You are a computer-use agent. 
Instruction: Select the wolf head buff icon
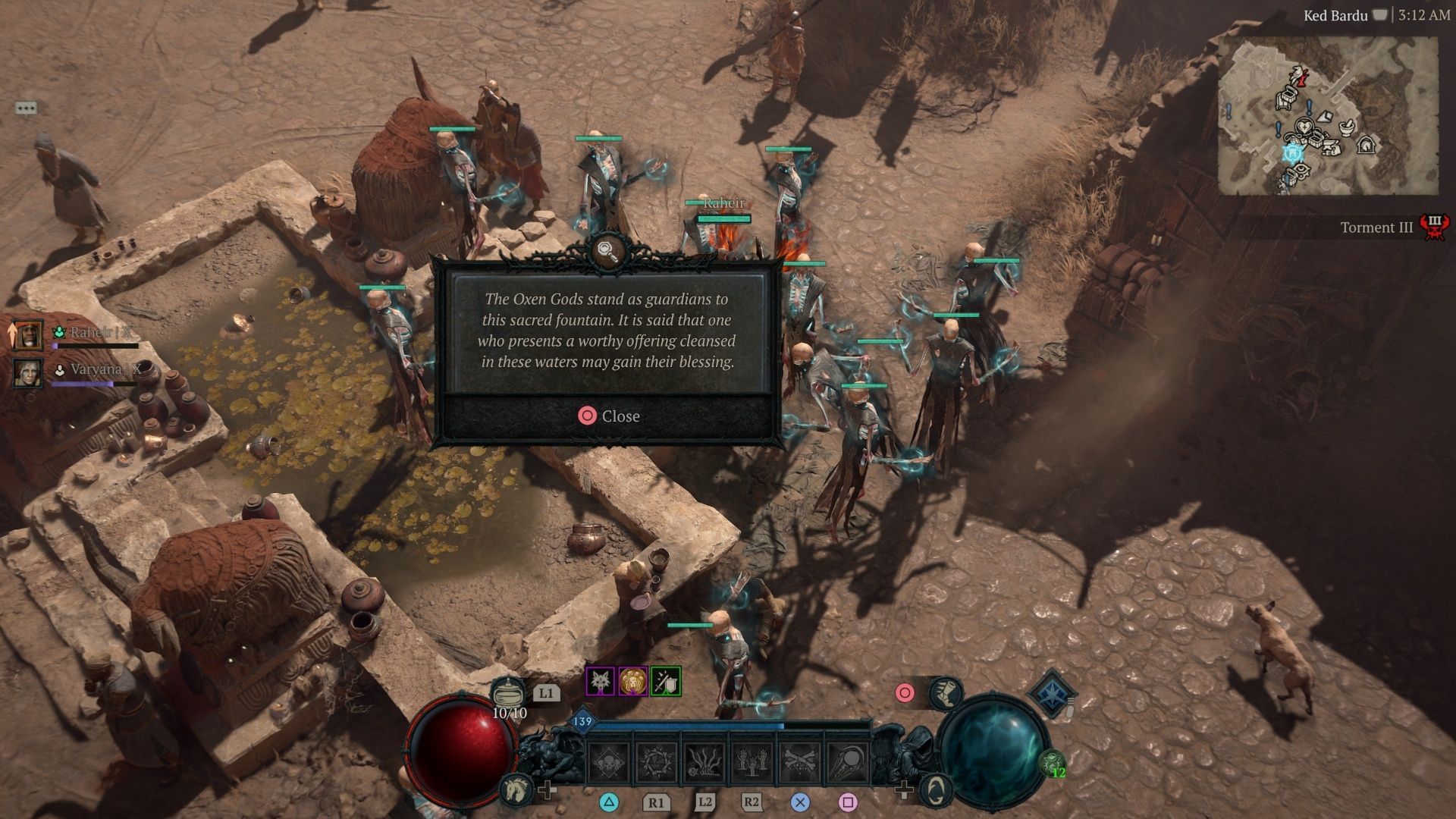600,682
